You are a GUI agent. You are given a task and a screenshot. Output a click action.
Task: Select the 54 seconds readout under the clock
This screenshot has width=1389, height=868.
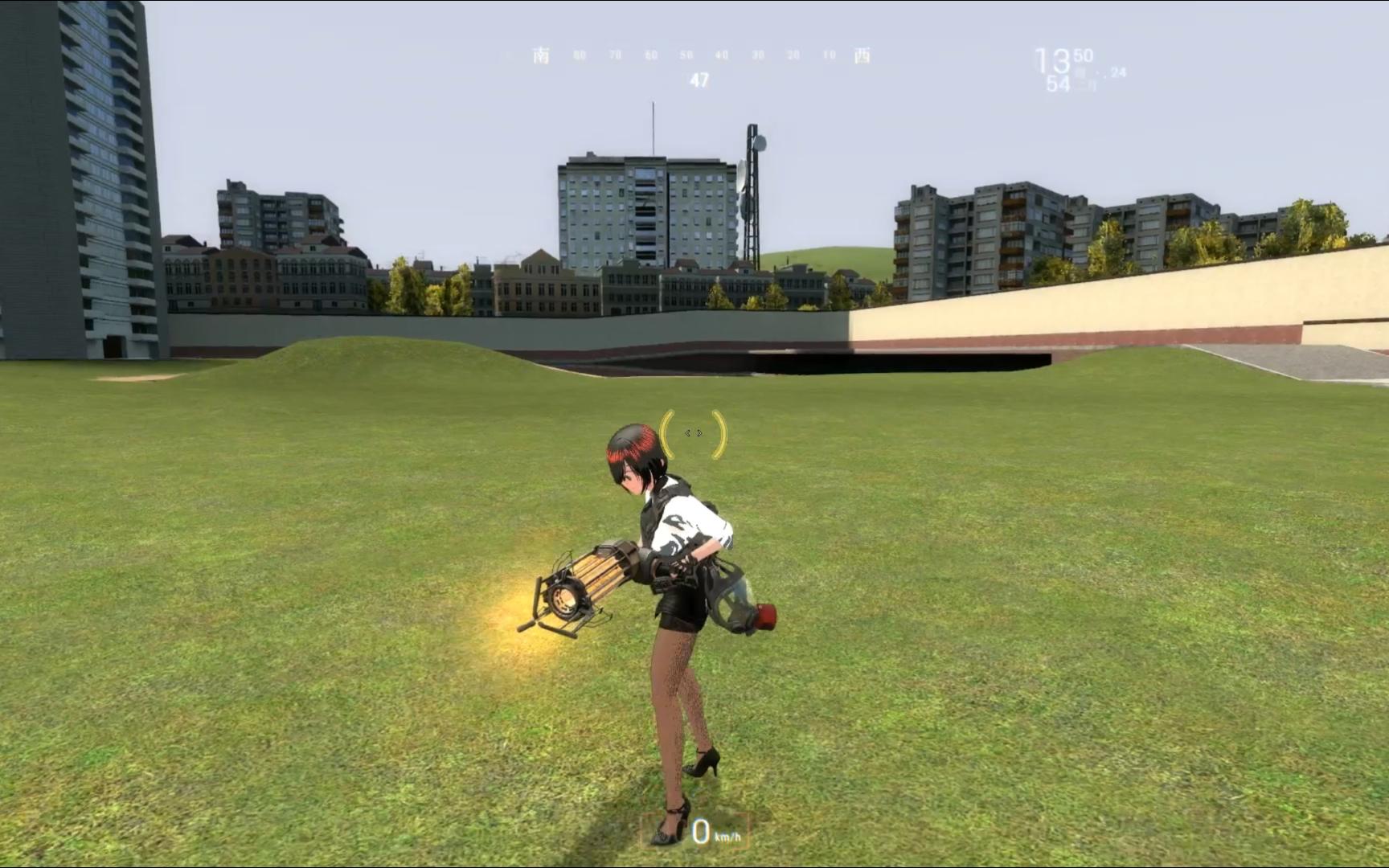[x=1057, y=83]
